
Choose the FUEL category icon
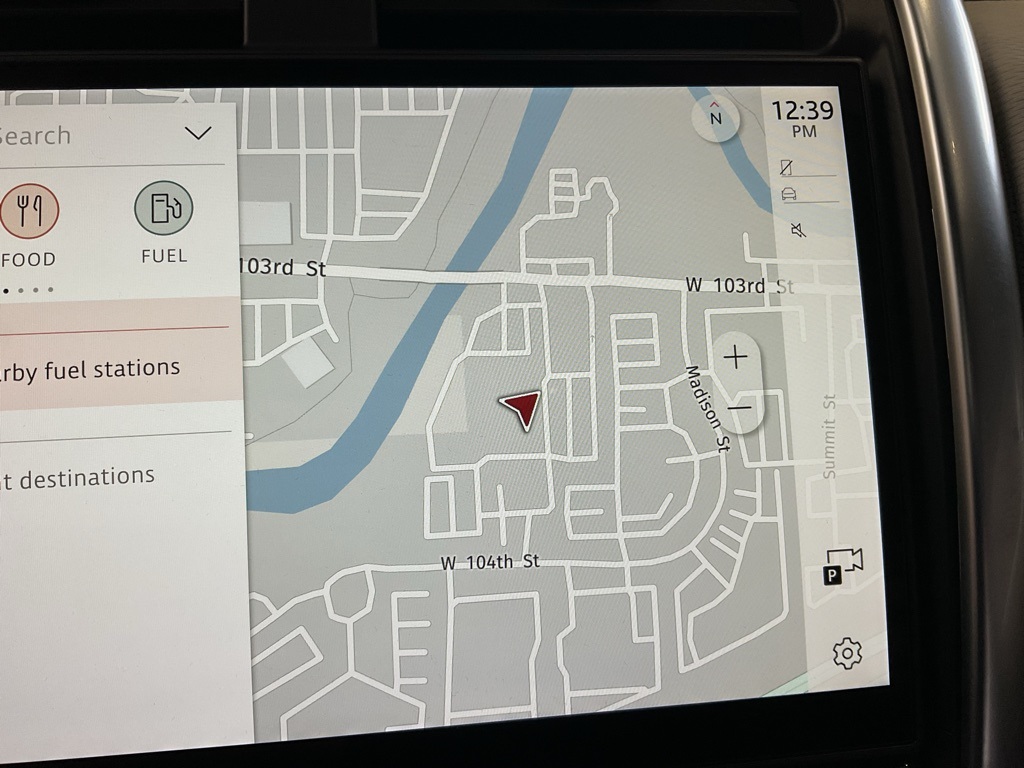(x=163, y=209)
